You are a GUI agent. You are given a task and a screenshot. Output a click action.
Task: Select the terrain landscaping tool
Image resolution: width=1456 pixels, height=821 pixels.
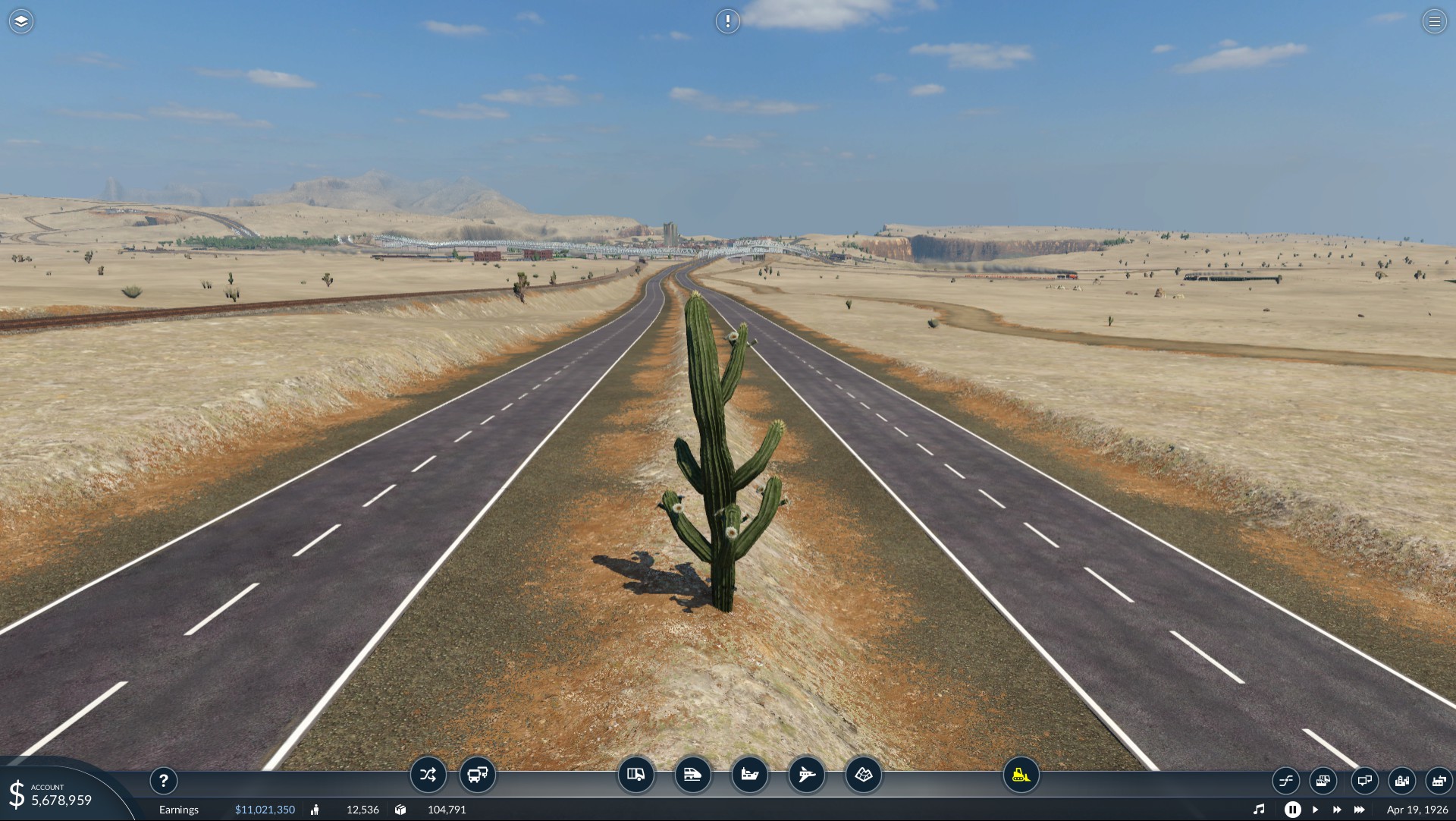(864, 775)
